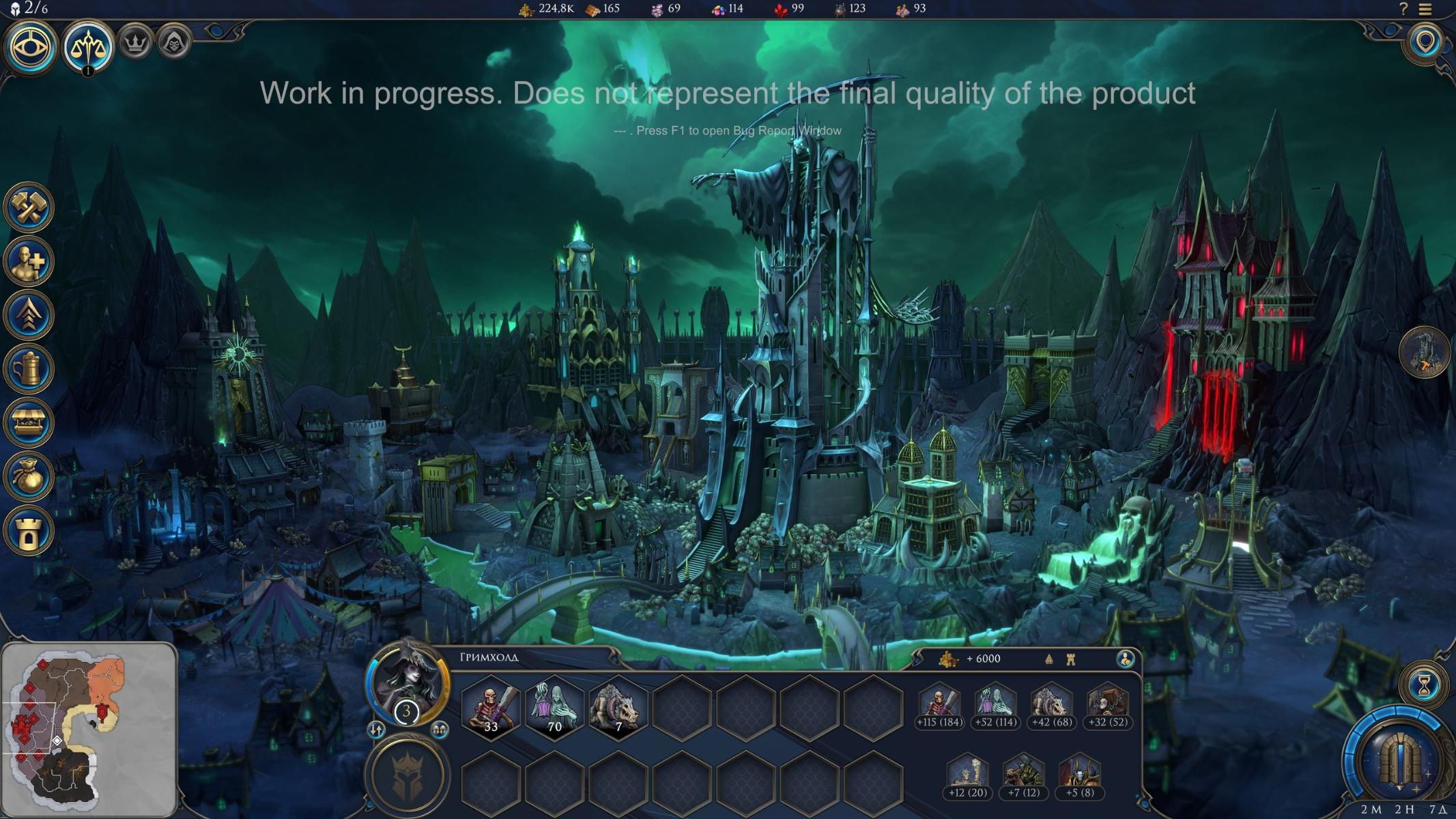Click the crown kingdom overview icon
The height and width of the screenshot is (819, 1456).
click(135, 44)
